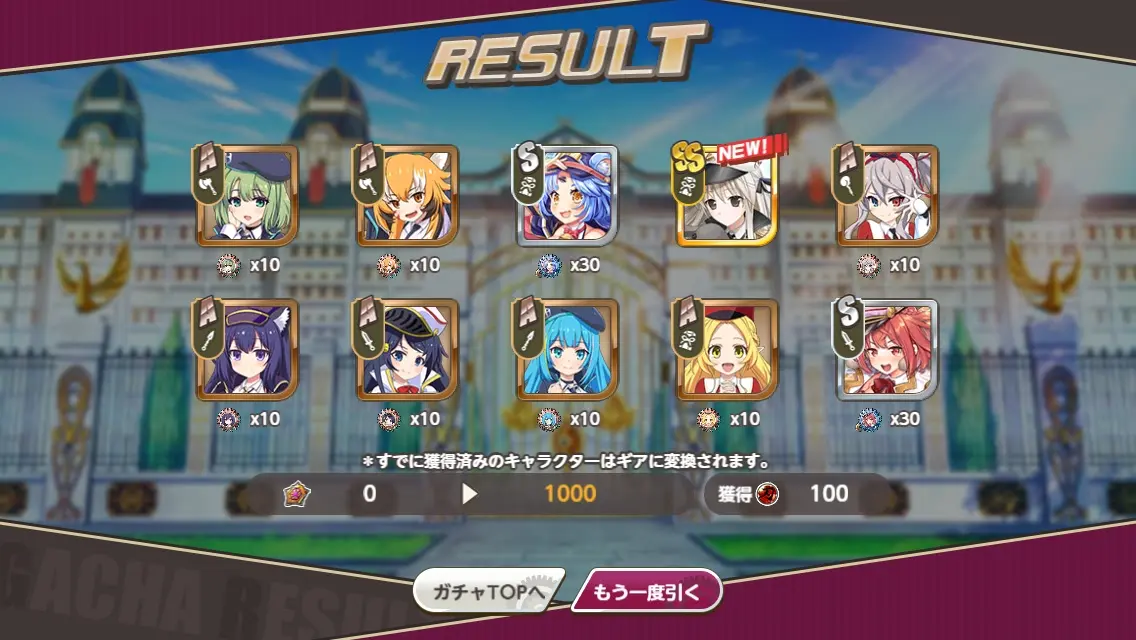
Task: Choose the blue-haired S rank card
Action: [x=567, y=196]
